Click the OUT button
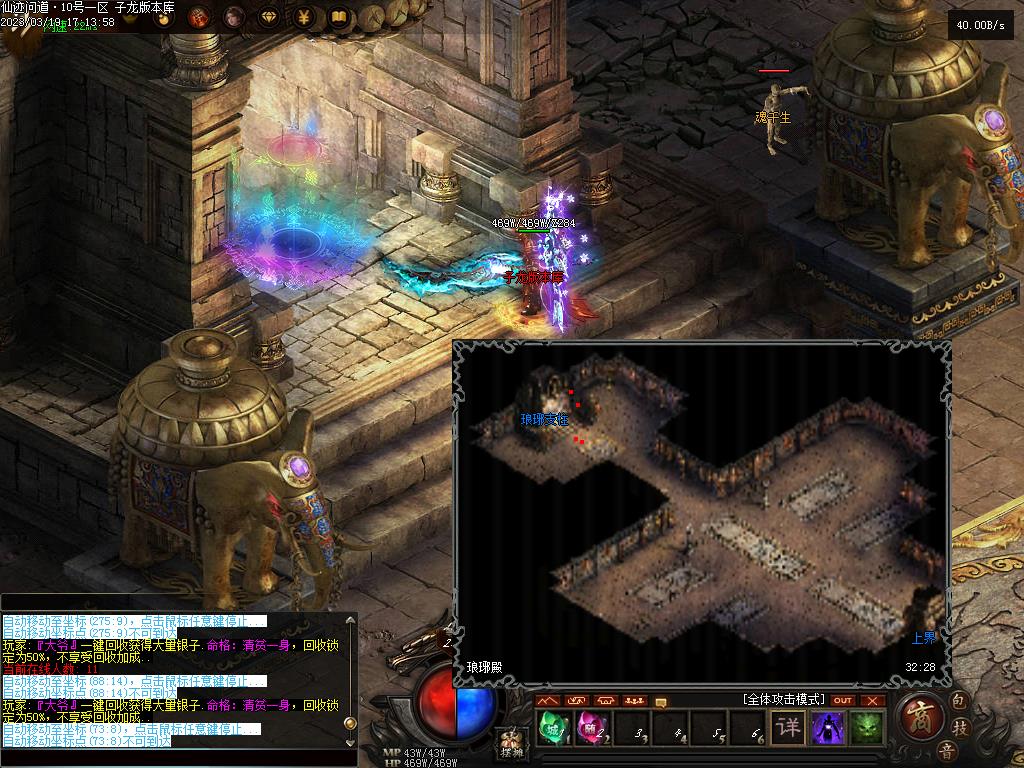1024x768 pixels. coord(843,700)
